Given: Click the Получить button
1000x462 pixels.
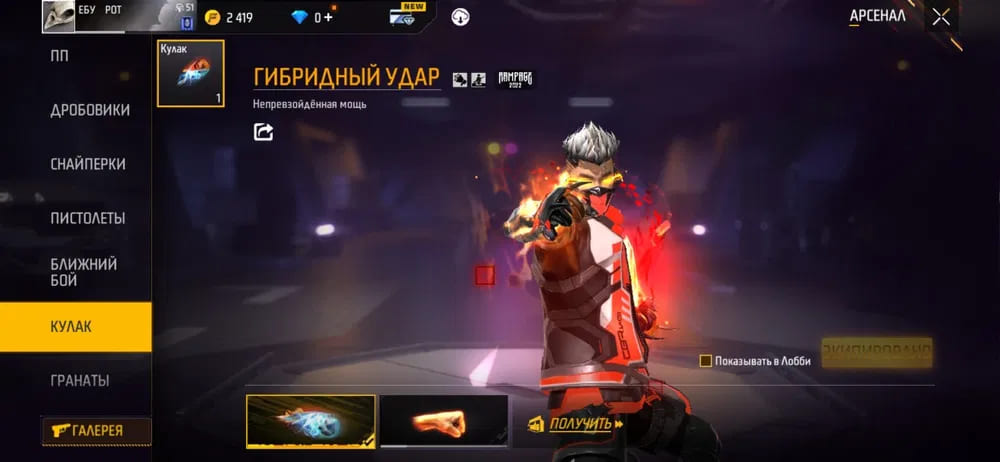Looking at the screenshot, I should 576,424.
